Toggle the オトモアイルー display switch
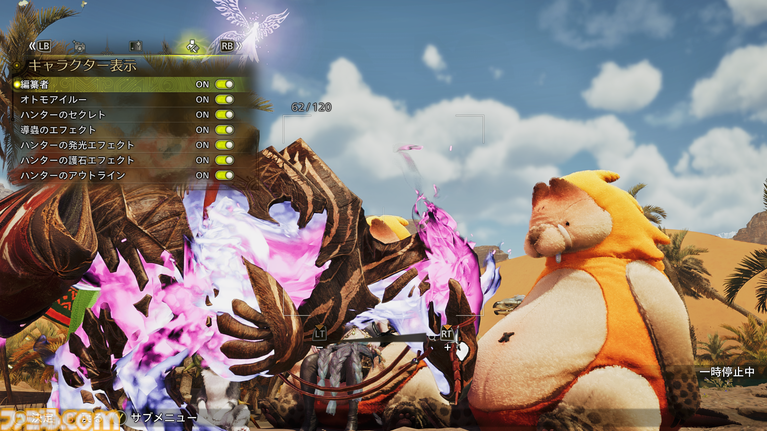This screenshot has height=431, width=767. coord(223,100)
